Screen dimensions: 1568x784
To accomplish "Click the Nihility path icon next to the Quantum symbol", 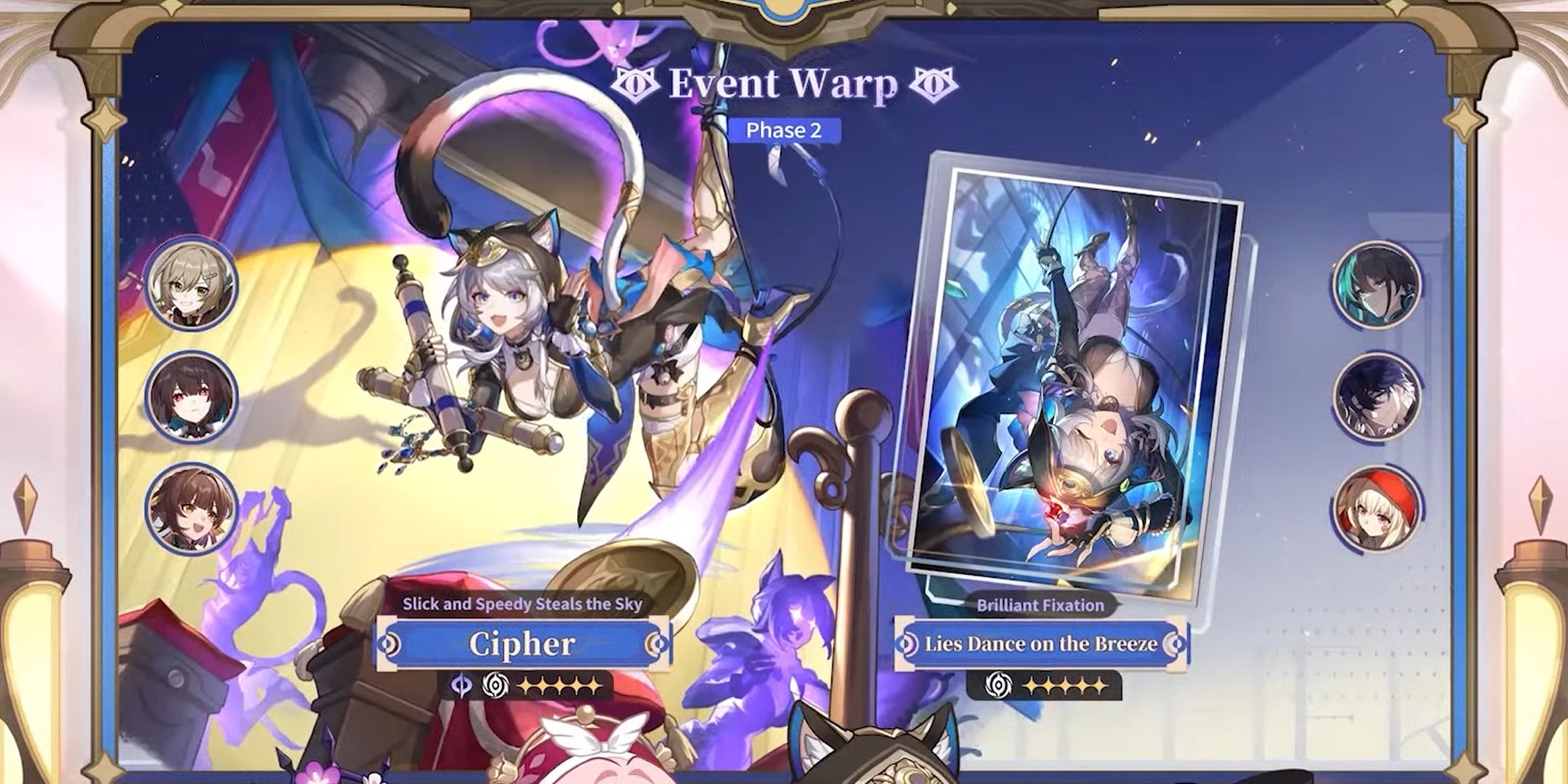I will 495,685.
